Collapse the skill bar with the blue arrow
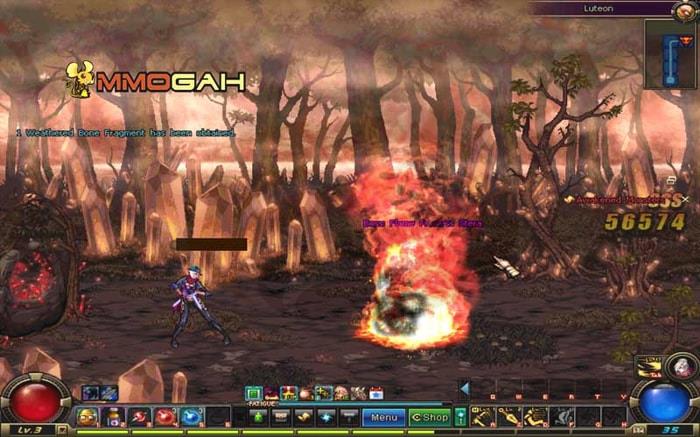This screenshot has height=437, width=700. [464, 389]
